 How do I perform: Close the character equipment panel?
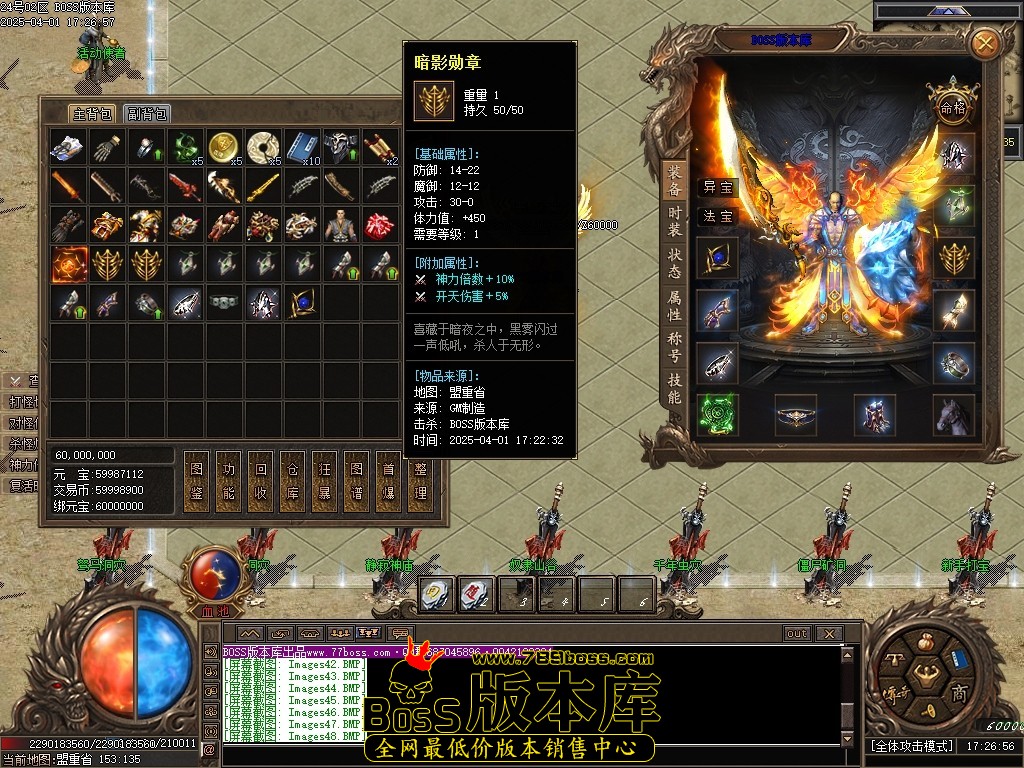(x=986, y=43)
